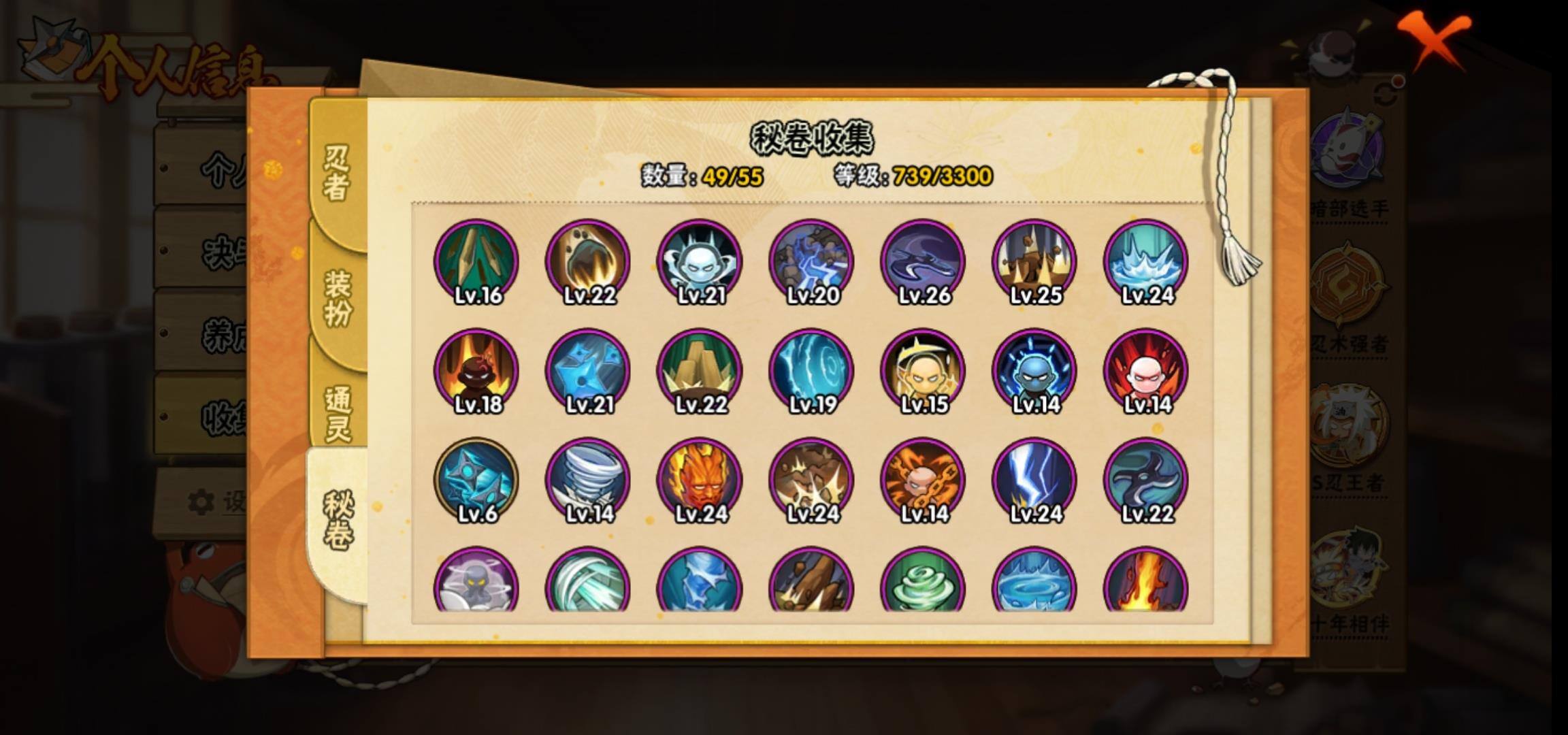This screenshot has height=735, width=1568.
Task: Select the 通灵 tab
Action: click(x=338, y=414)
